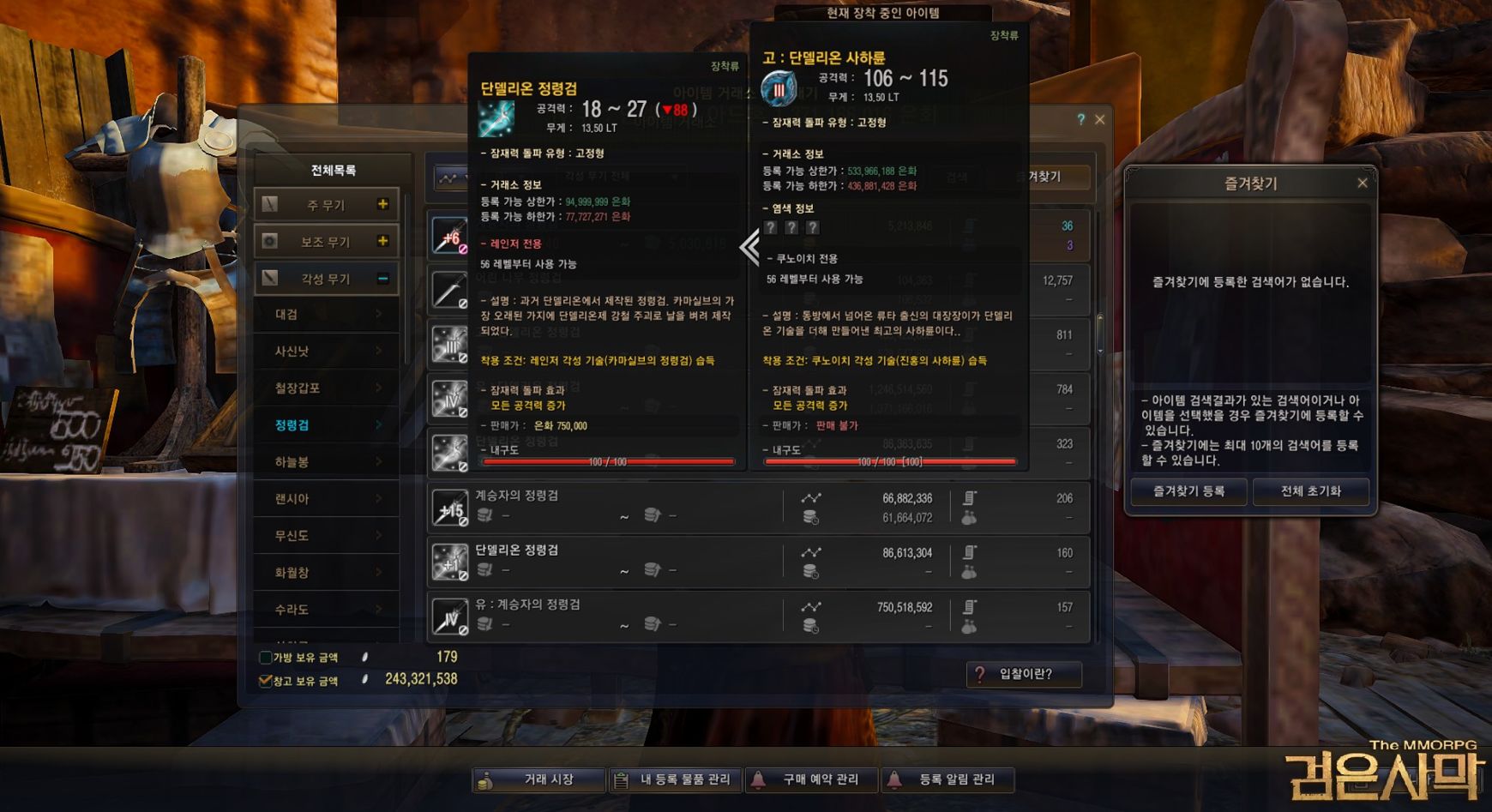Uncheck the 창고 보유 금액 checkbox

tap(264, 679)
